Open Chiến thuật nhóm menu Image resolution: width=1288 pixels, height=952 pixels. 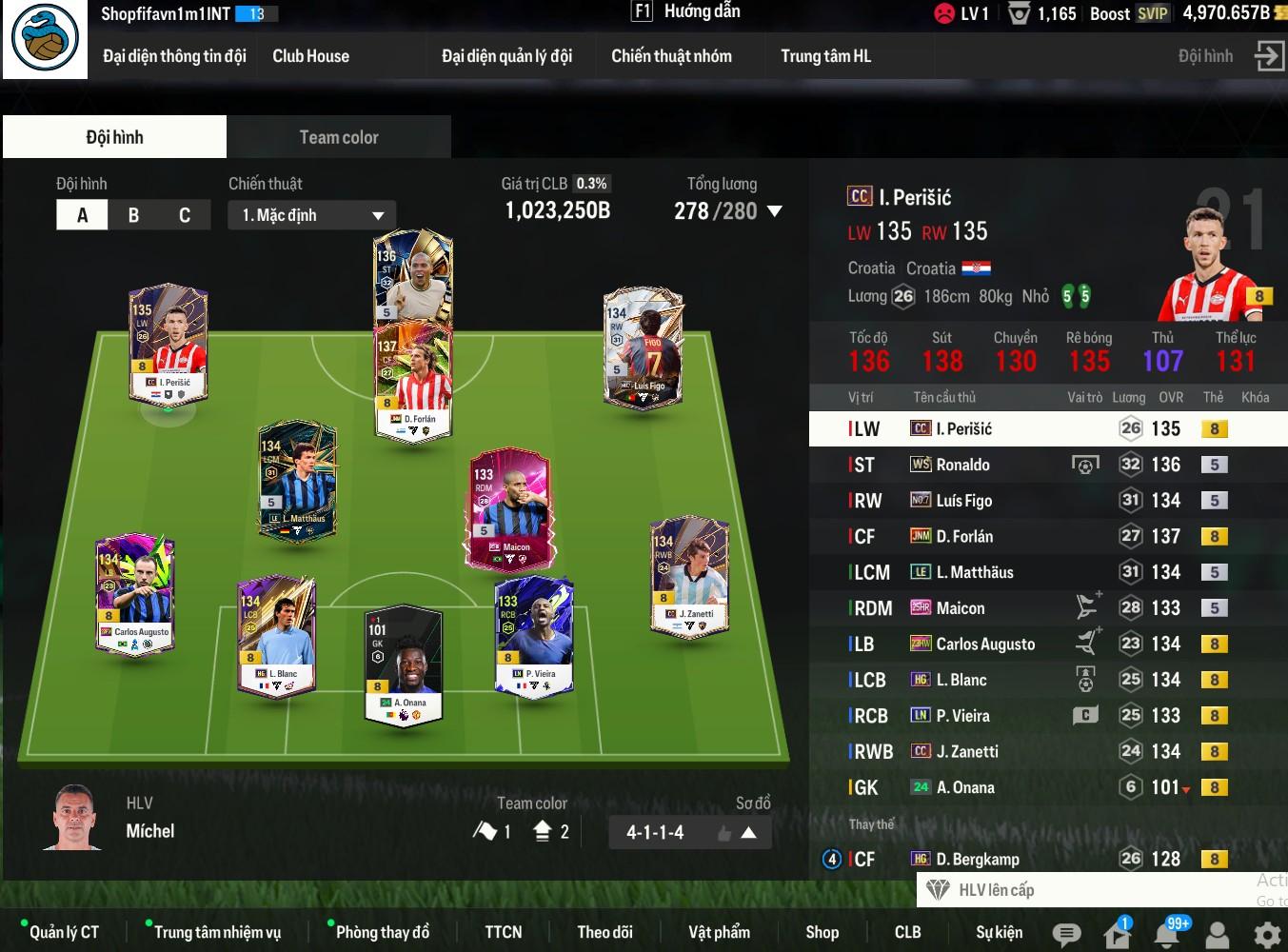pyautogui.click(x=671, y=56)
